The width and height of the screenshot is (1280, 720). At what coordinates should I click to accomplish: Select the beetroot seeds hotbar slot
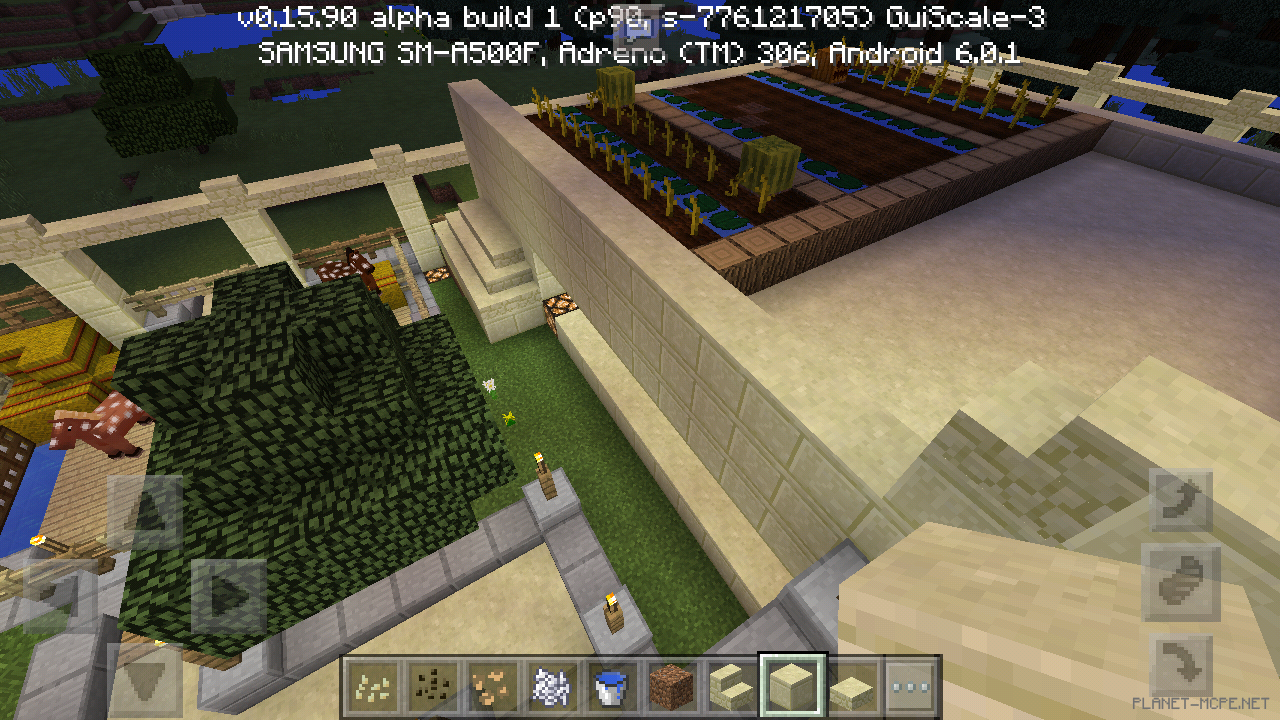pyautogui.click(x=433, y=685)
